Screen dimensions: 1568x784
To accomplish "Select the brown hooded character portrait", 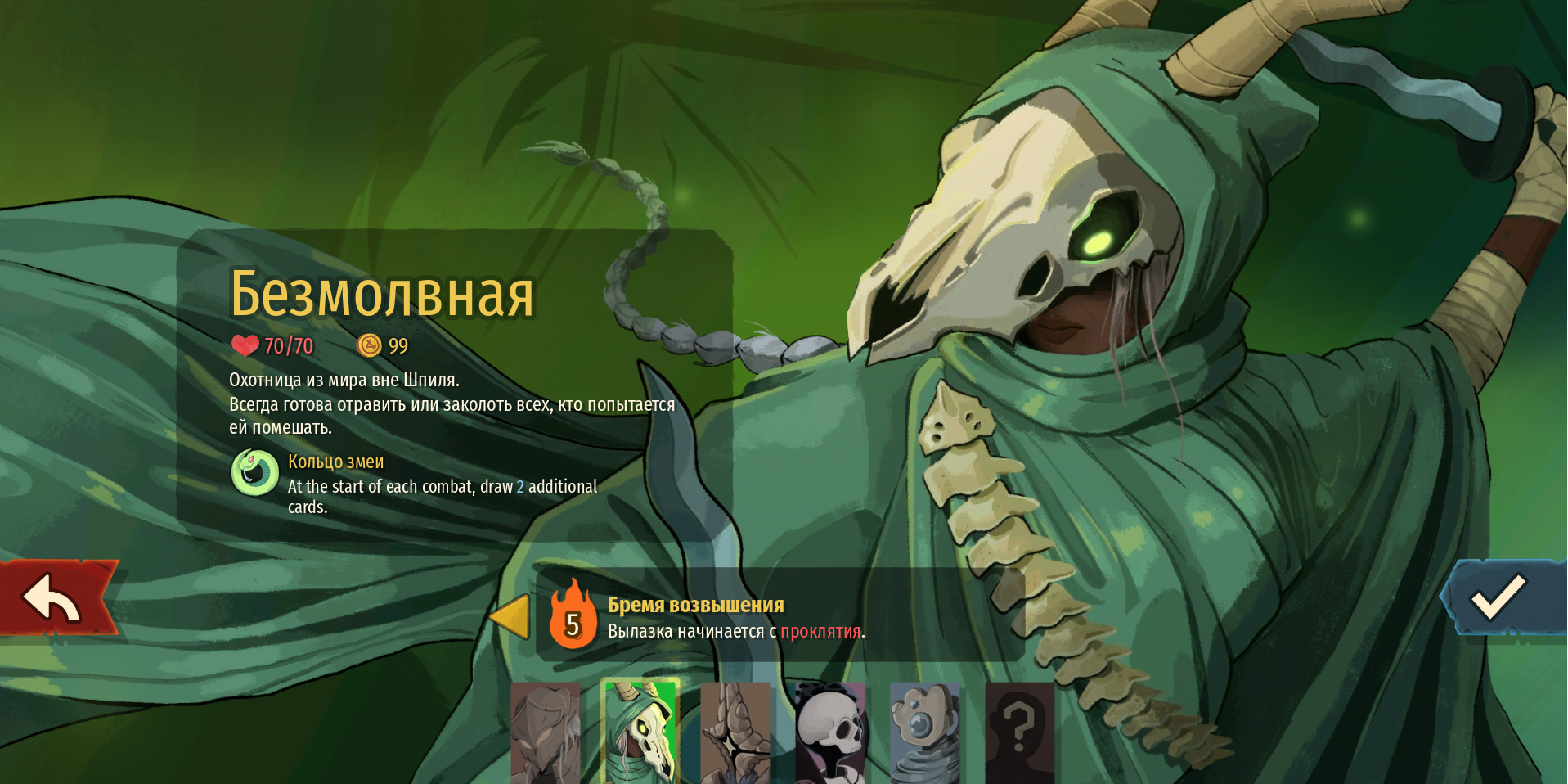I will pyautogui.click(x=545, y=732).
